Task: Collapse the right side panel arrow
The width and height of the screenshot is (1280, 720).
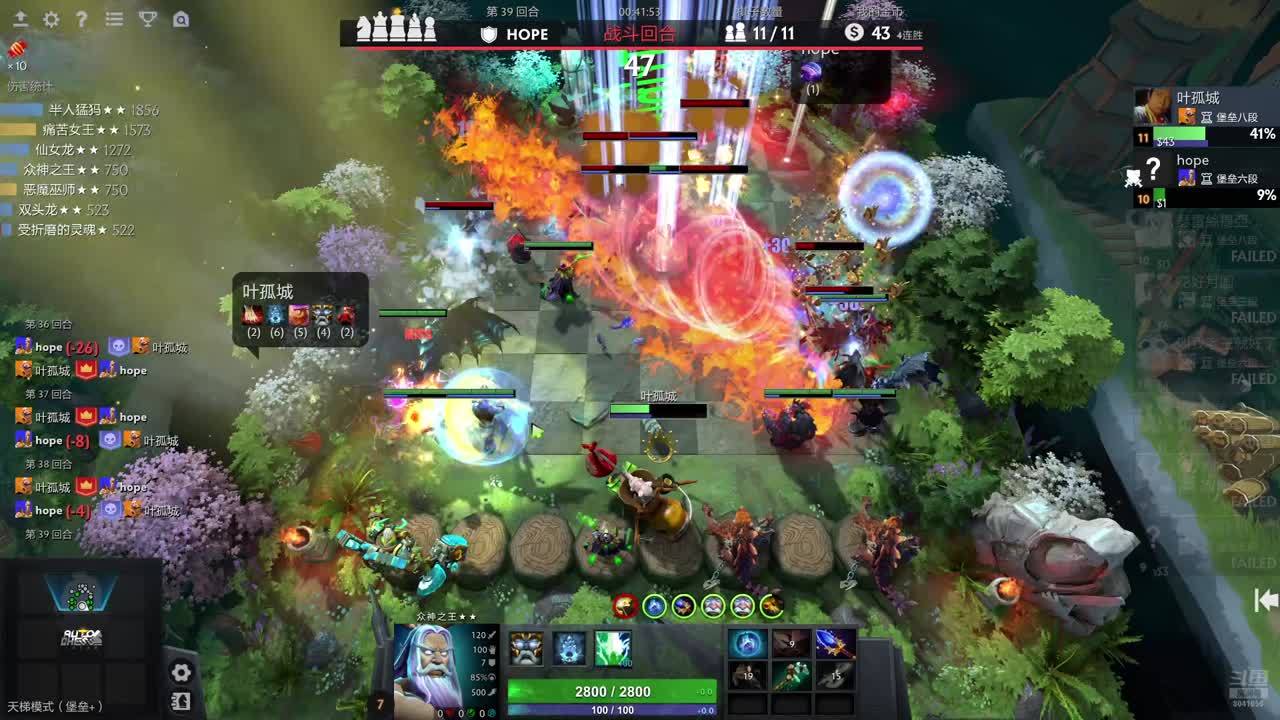Action: (1266, 600)
